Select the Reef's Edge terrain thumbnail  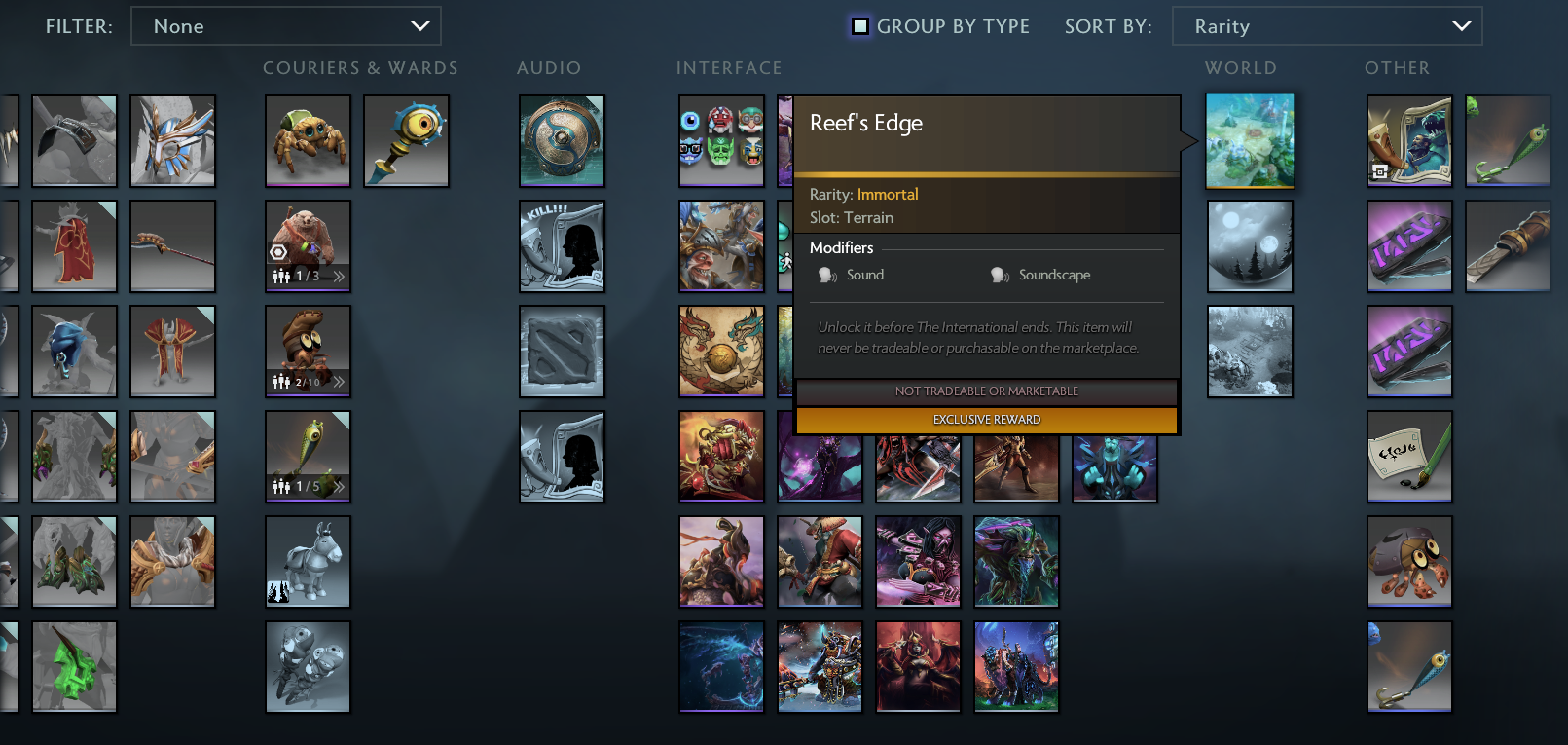click(x=1250, y=141)
